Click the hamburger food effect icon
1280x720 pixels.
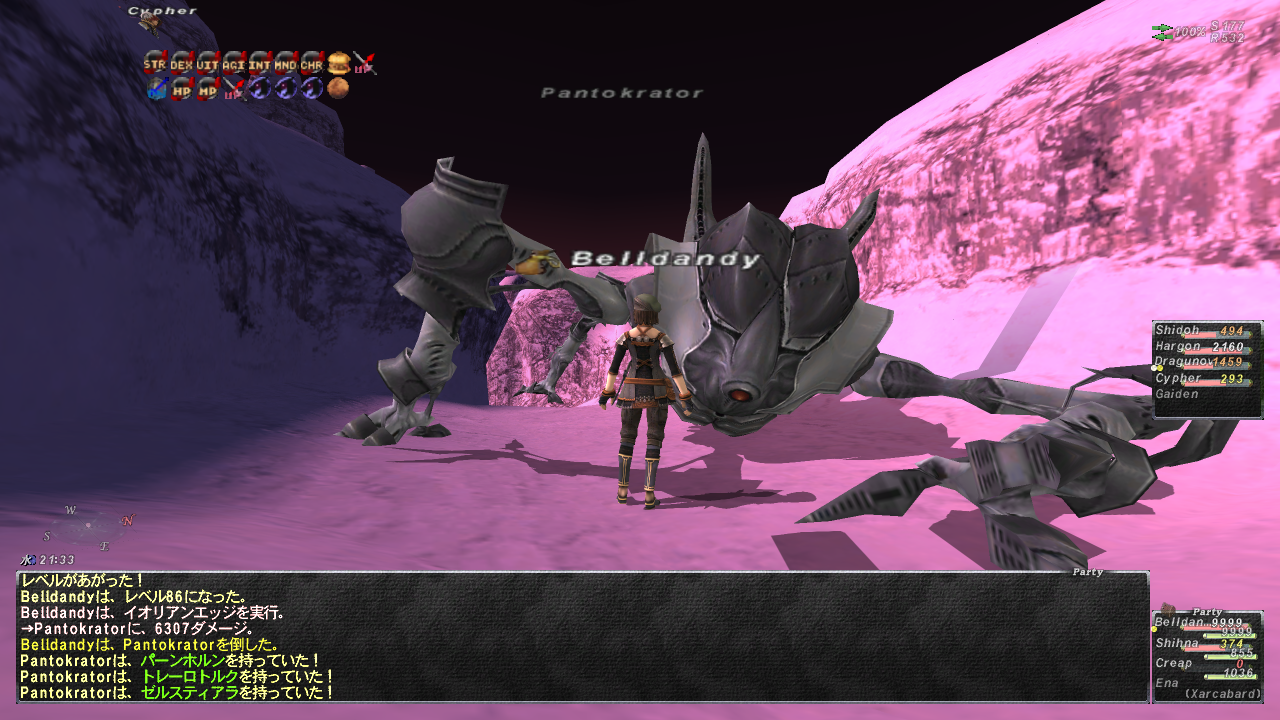[x=338, y=63]
